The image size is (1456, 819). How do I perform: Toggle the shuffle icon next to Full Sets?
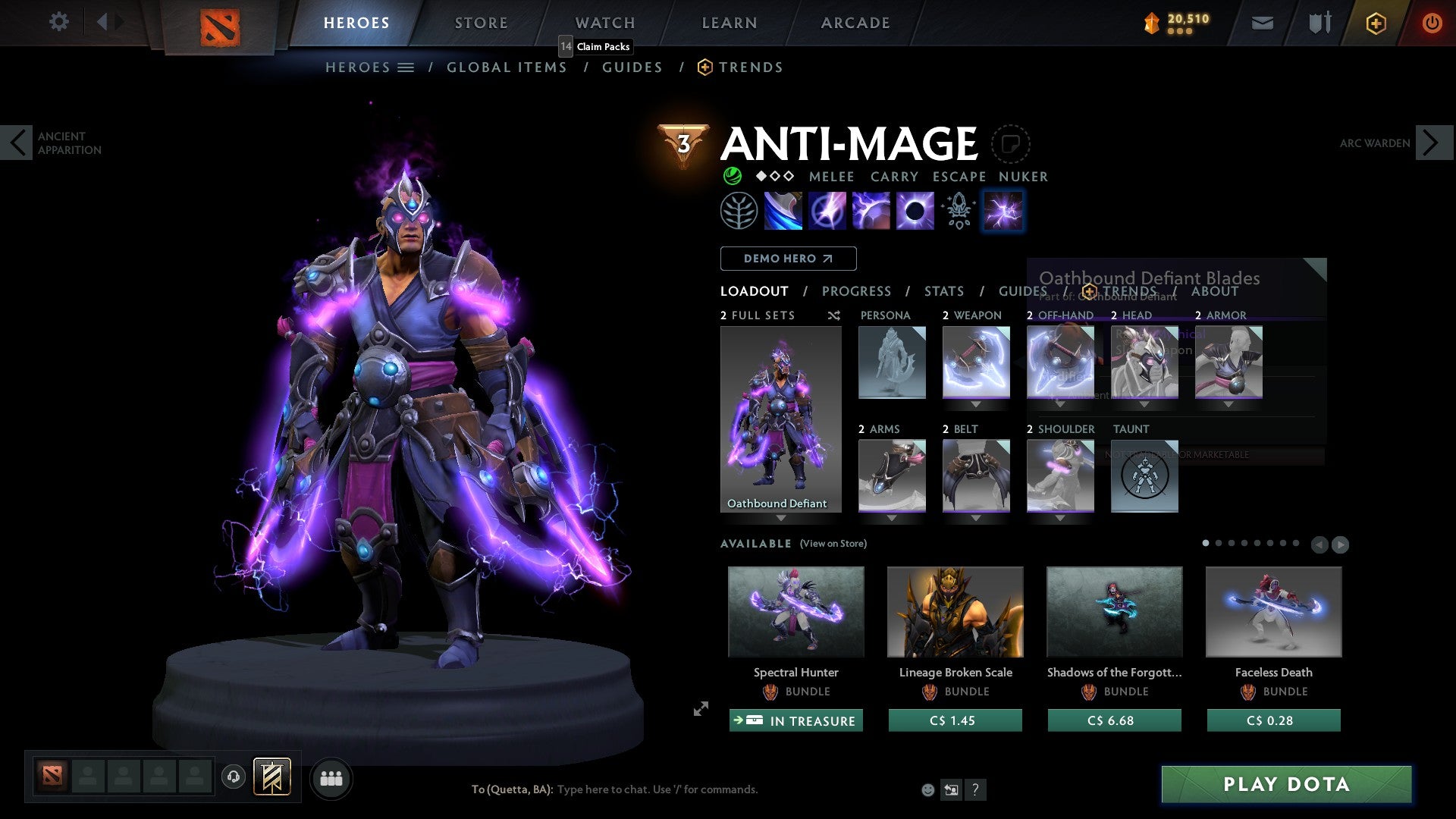(833, 315)
